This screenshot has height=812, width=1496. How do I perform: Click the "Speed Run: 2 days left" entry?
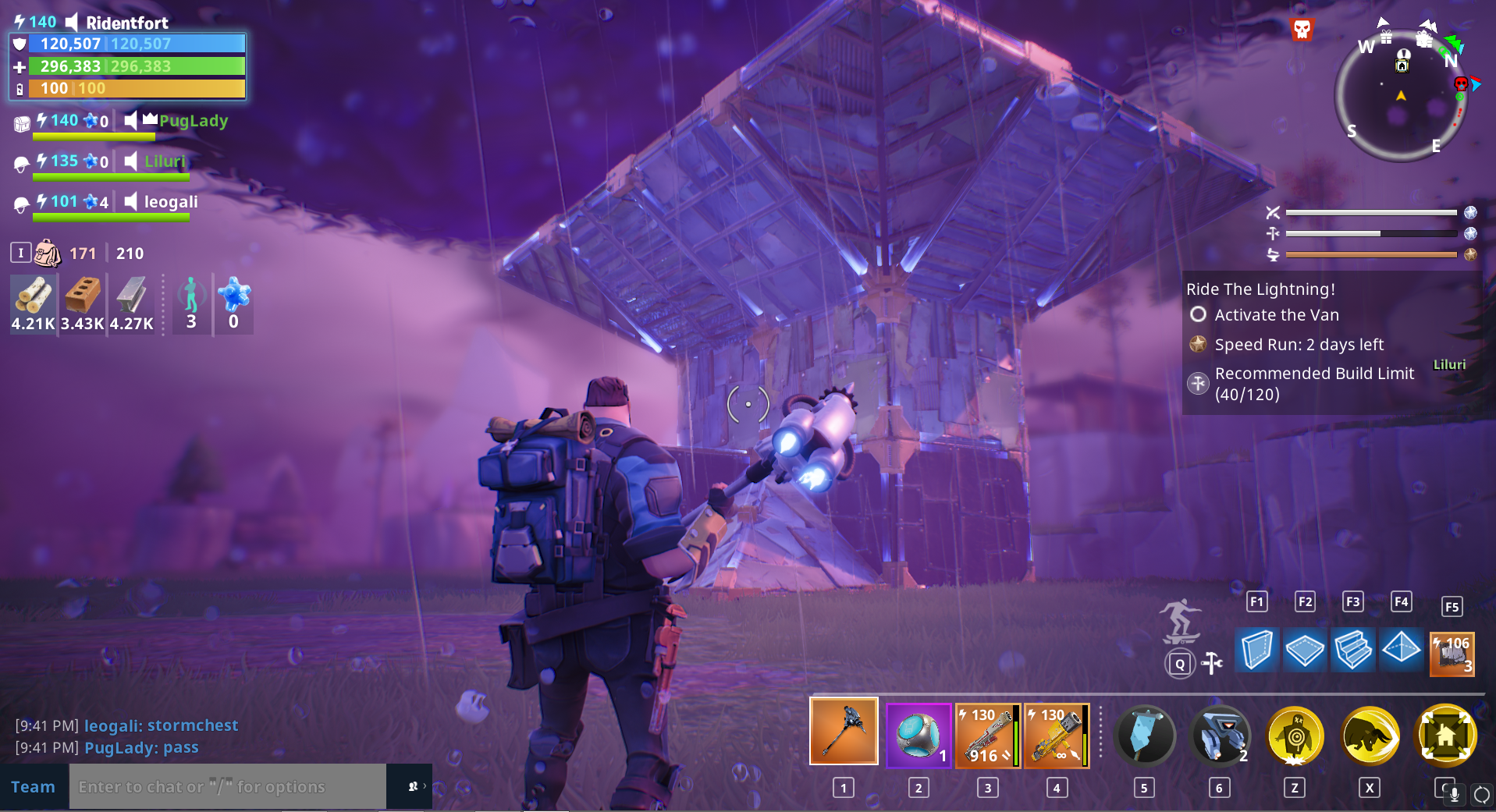coord(1299,344)
